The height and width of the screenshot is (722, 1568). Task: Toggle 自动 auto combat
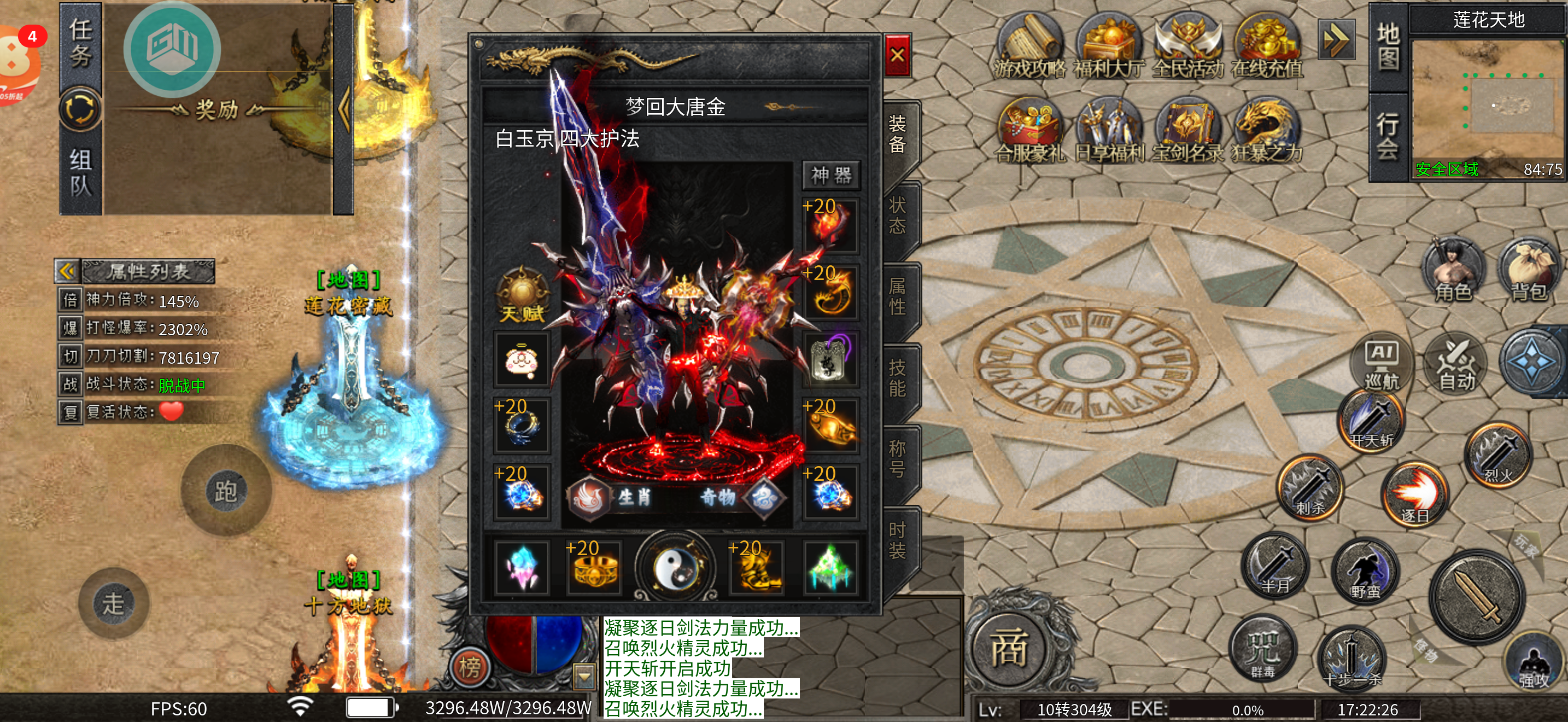(x=1455, y=364)
